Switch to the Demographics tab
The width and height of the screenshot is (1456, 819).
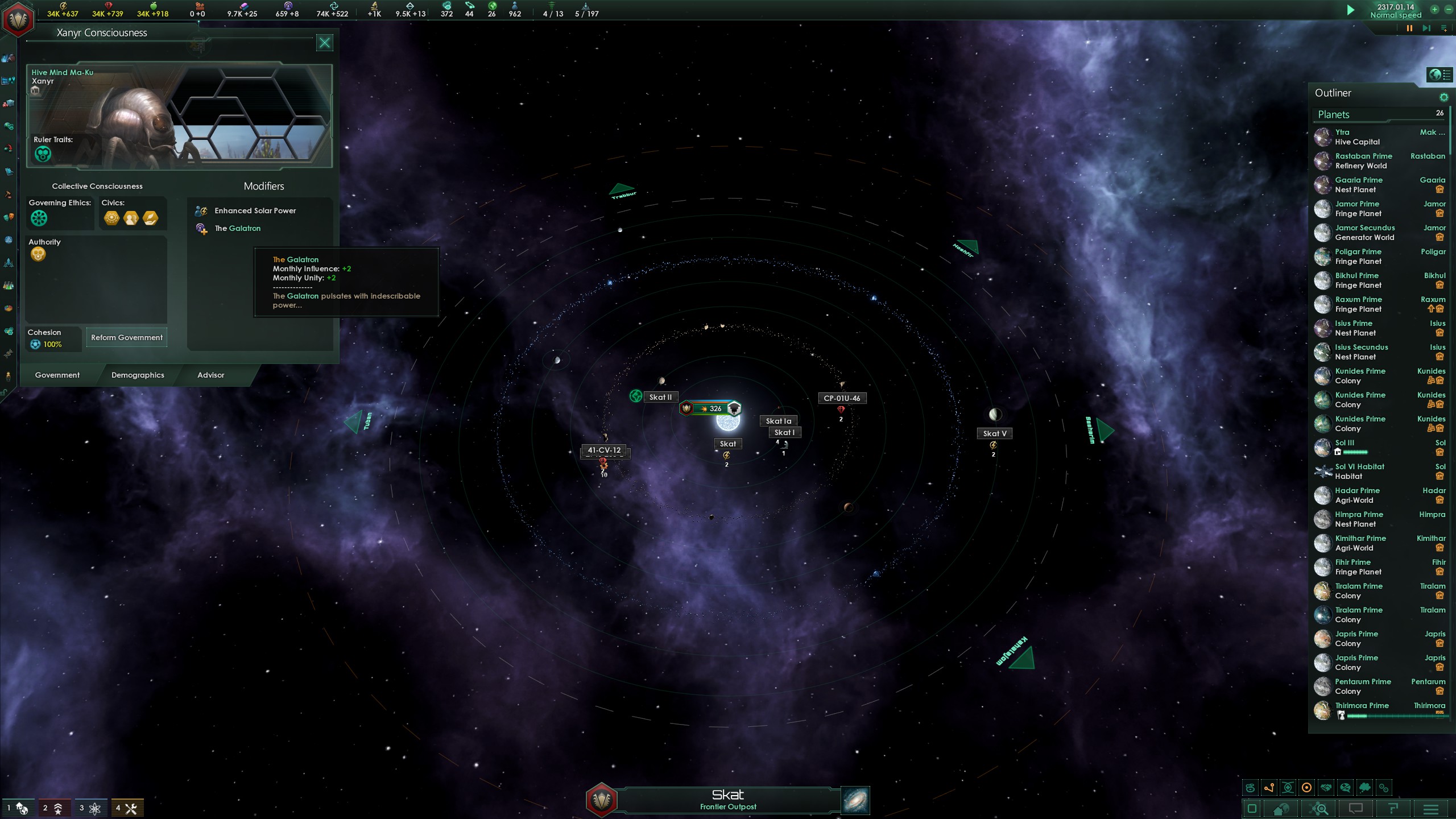click(138, 375)
